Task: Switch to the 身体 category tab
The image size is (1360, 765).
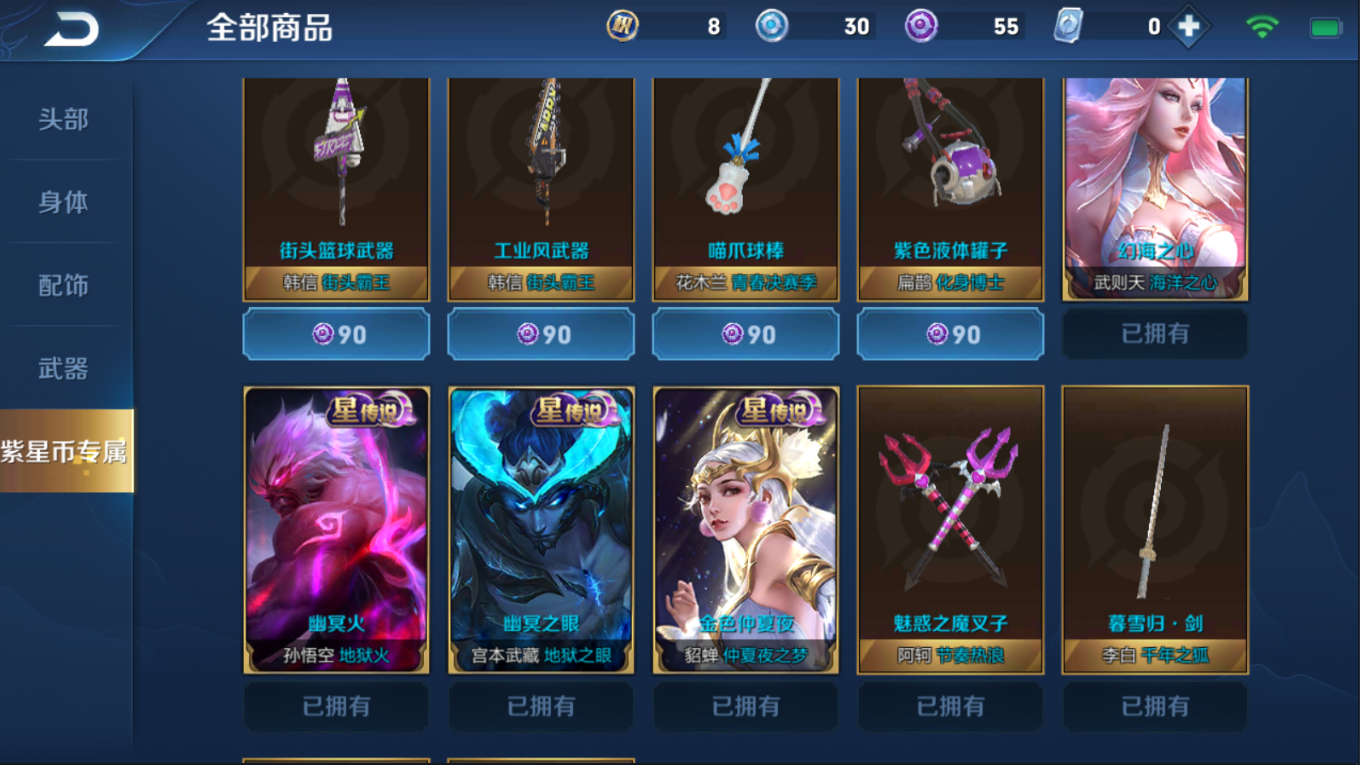Action: pyautogui.click(x=64, y=201)
